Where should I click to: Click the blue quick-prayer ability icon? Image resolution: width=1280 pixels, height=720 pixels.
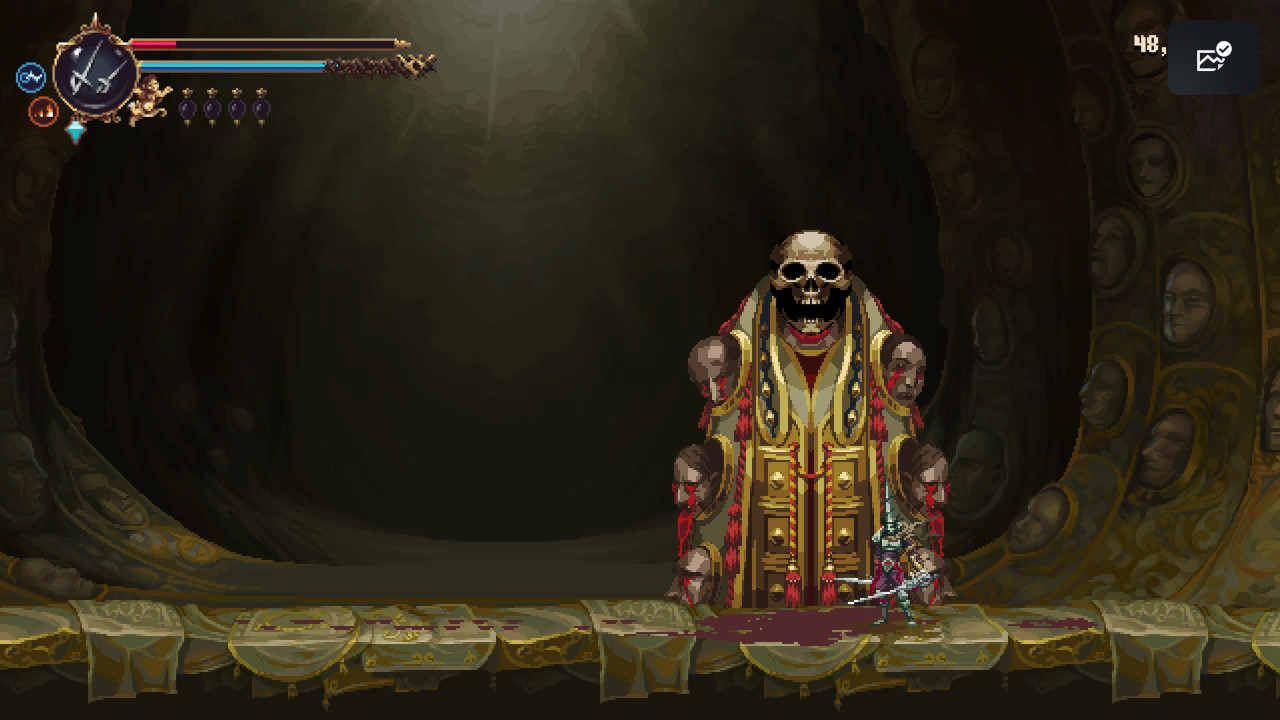point(30,75)
